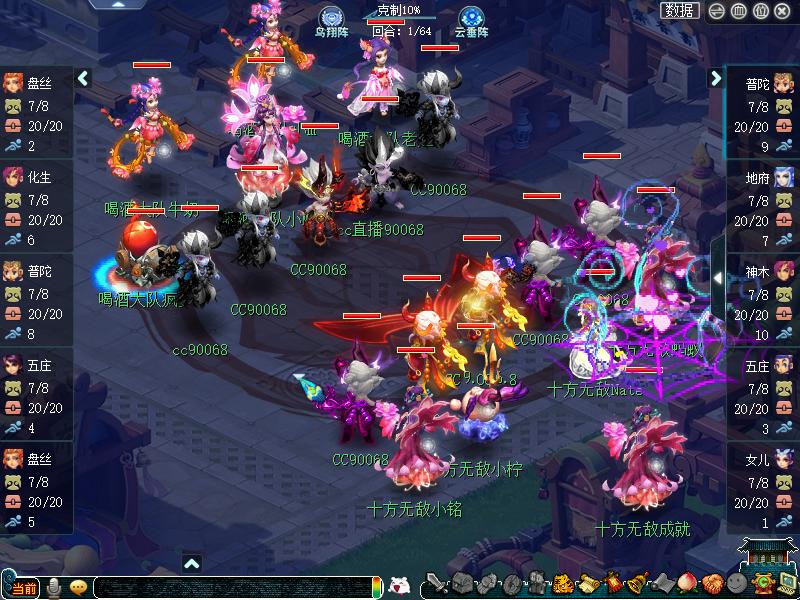Open the sword attack icon in the toolbar

[x=436, y=583]
